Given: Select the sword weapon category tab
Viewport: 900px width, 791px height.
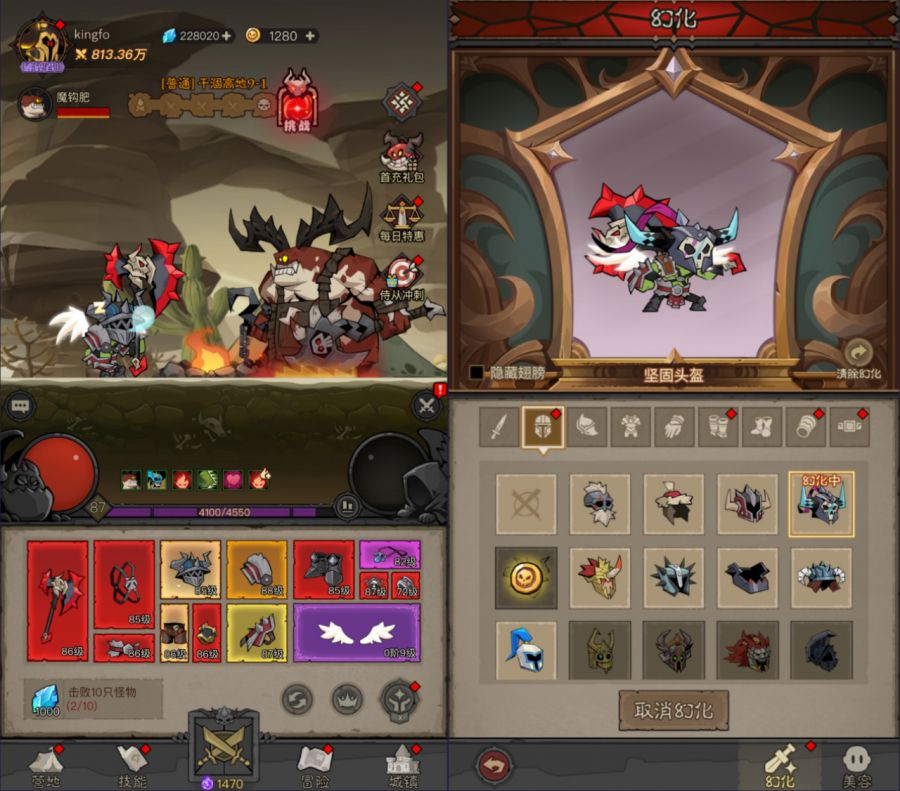Looking at the screenshot, I should 498,427.
